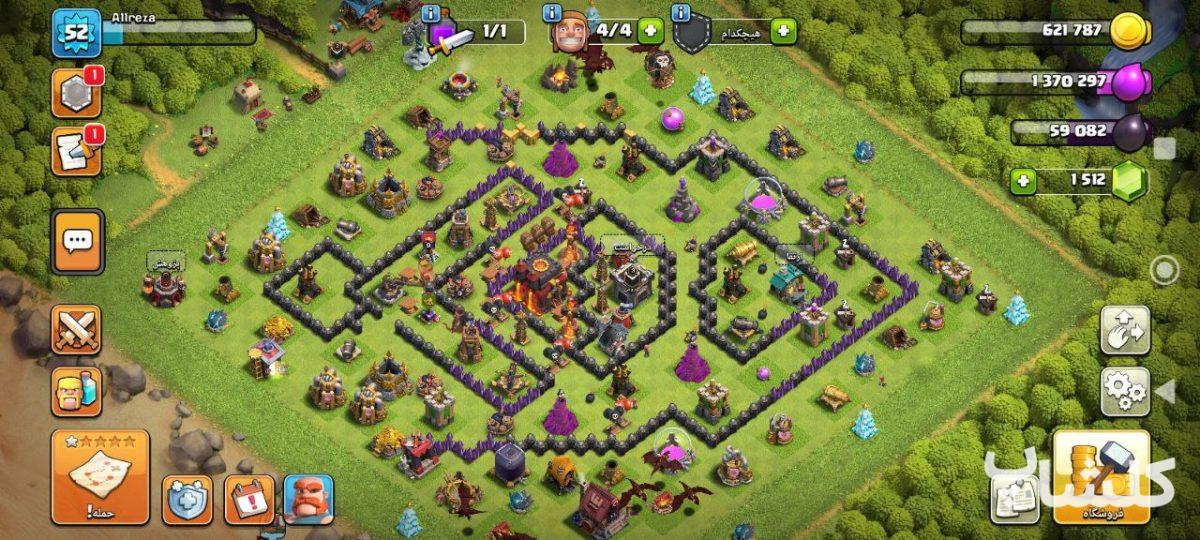Open the calendar events button

[248, 499]
